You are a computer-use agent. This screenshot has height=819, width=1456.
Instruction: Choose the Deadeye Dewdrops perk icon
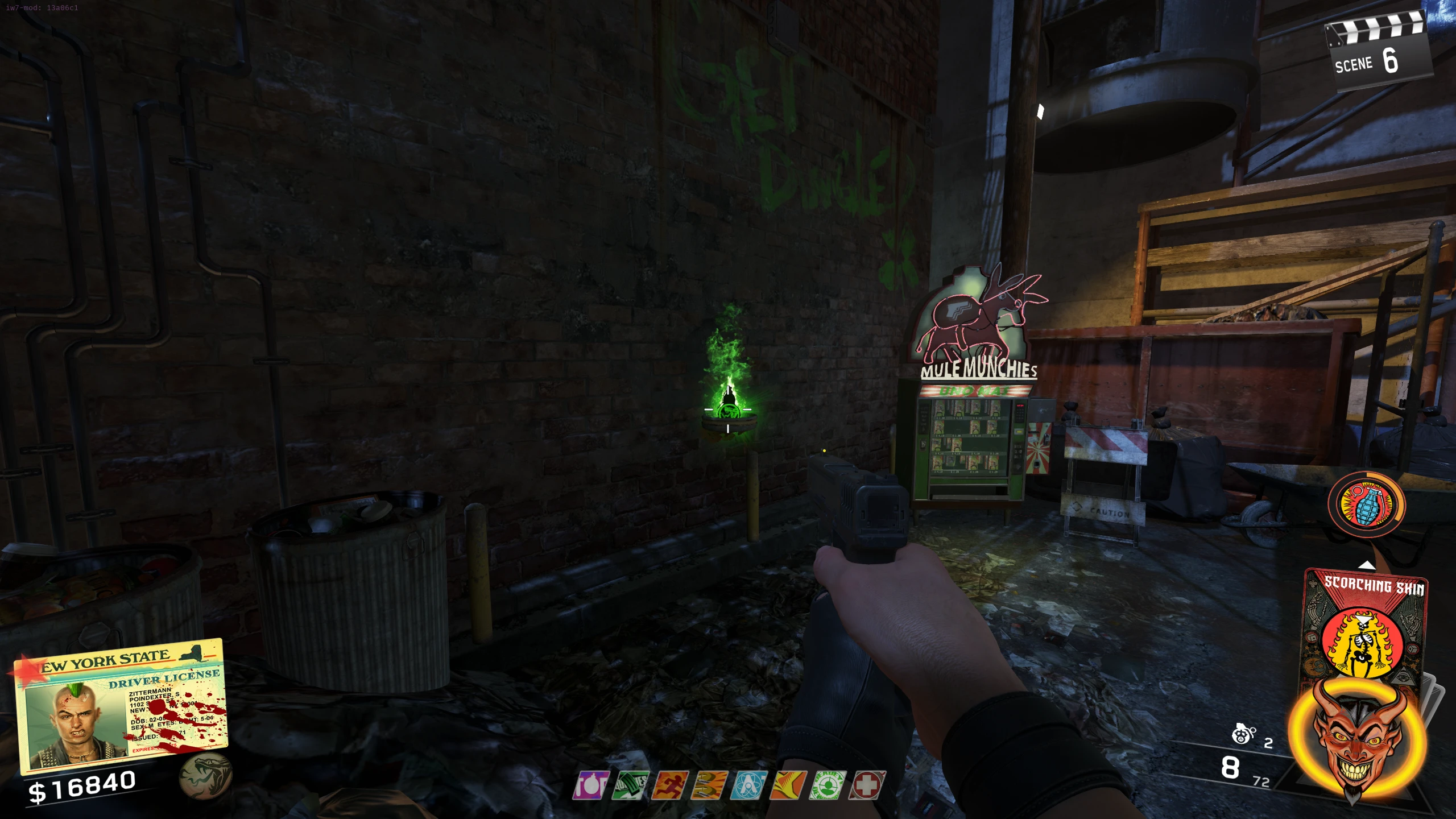click(x=828, y=785)
